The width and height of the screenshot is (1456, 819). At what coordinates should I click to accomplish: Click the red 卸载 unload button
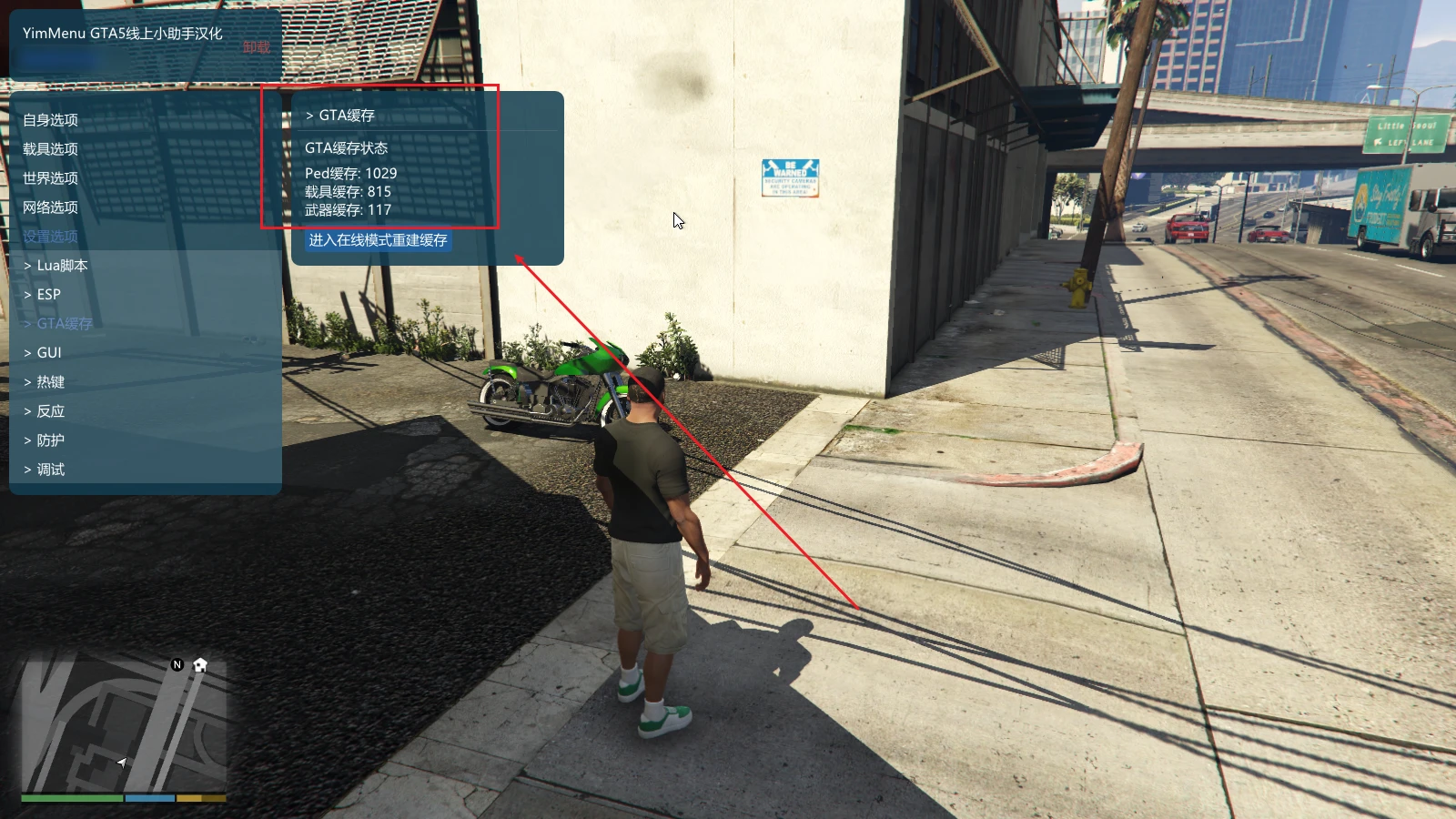(x=257, y=47)
